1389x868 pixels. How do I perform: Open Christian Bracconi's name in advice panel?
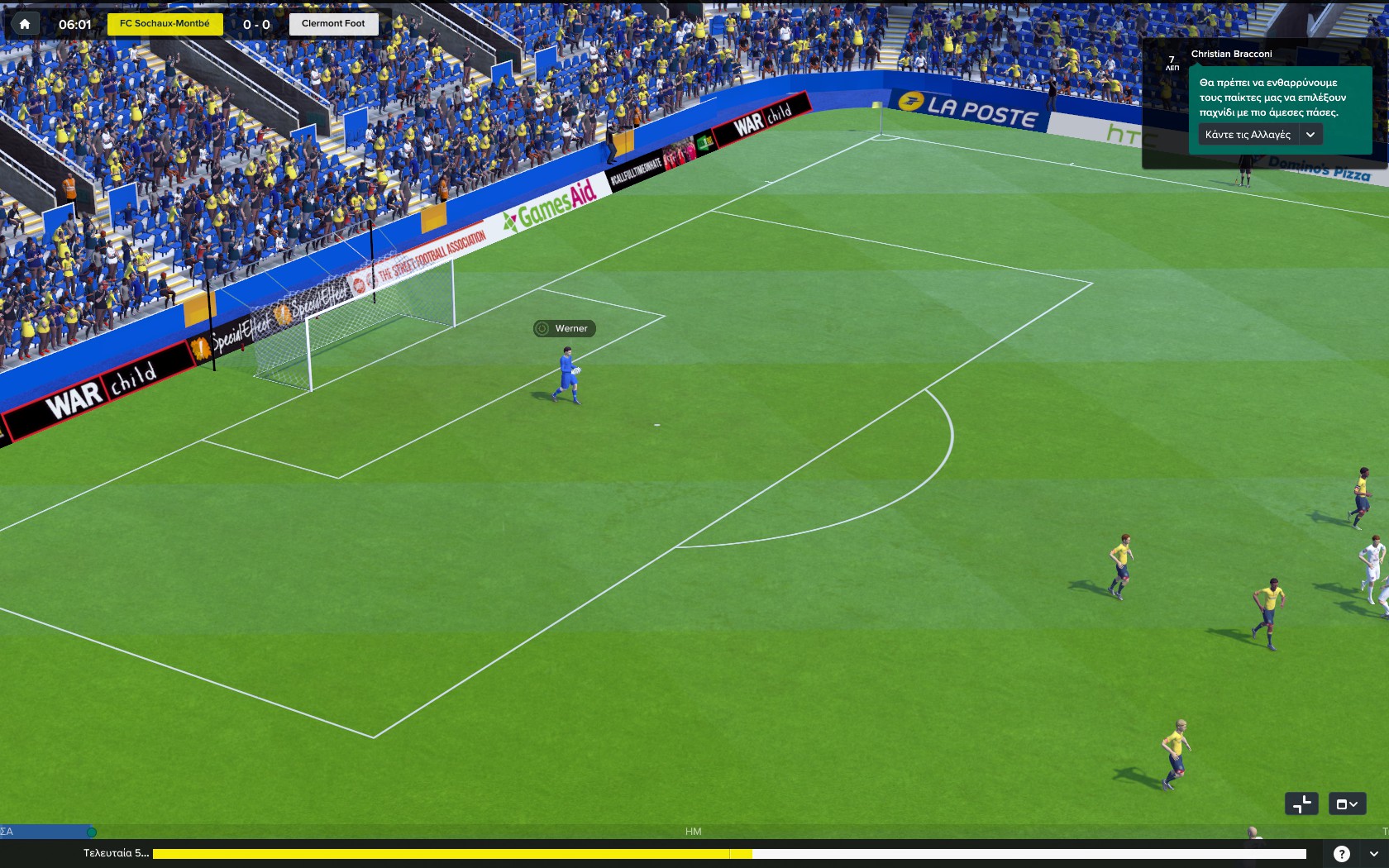pos(1231,55)
